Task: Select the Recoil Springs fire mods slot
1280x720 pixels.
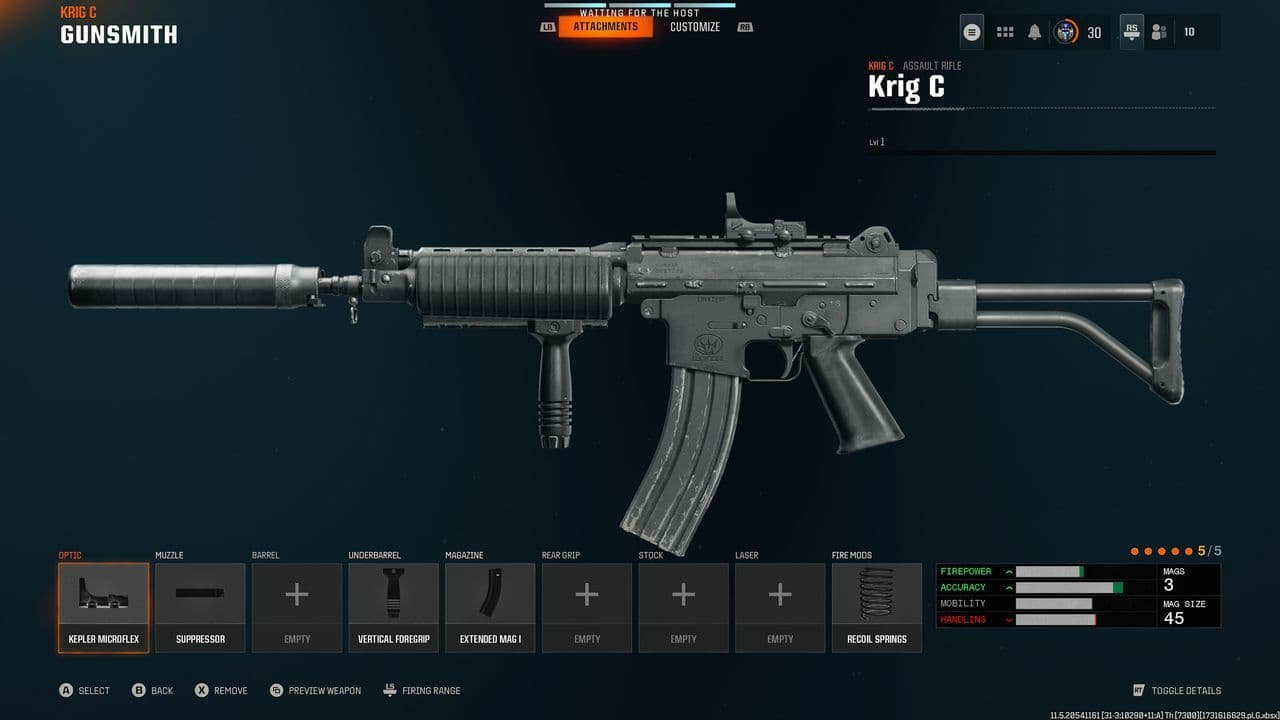Action: click(877, 607)
